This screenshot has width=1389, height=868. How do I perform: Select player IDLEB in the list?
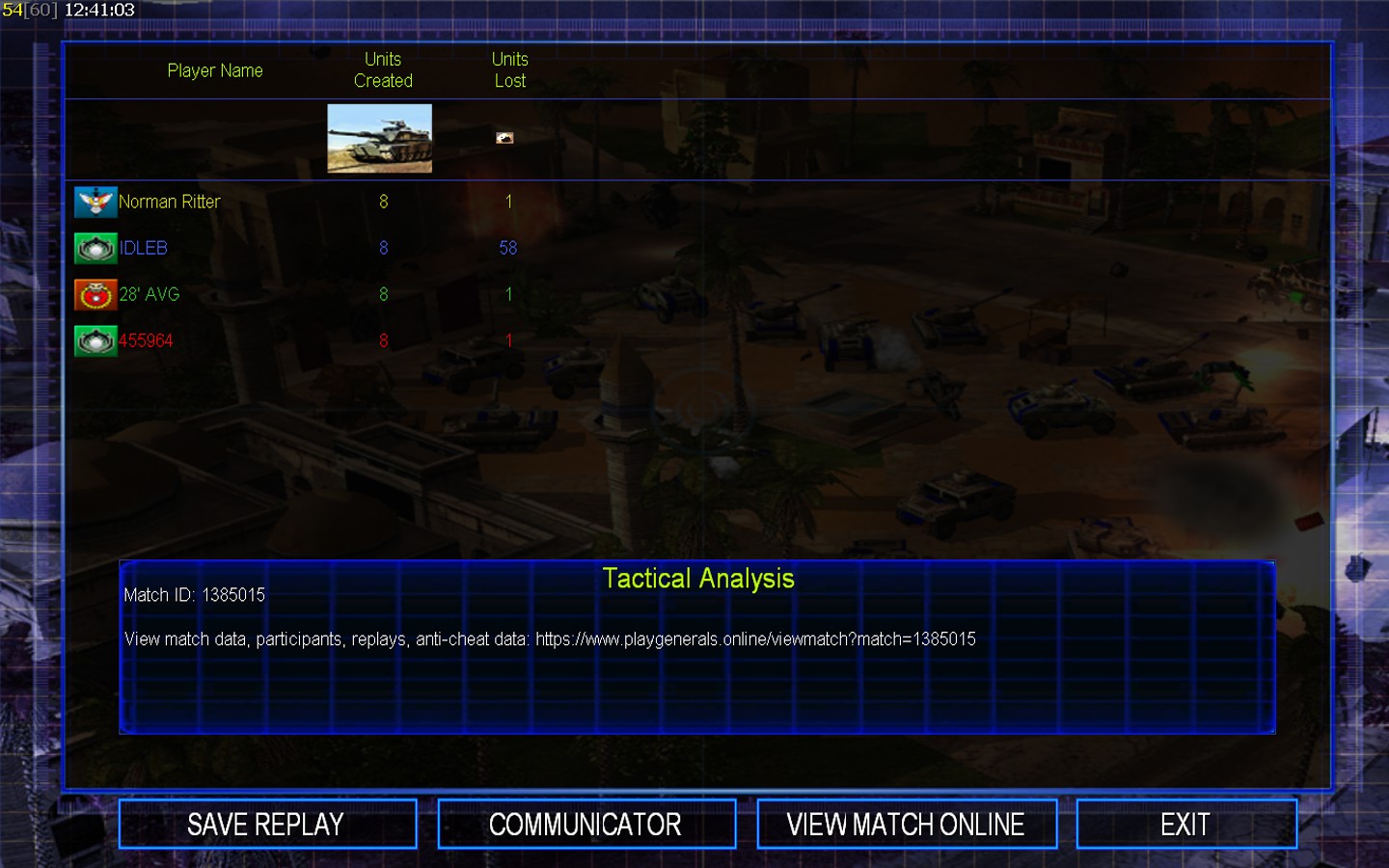pos(144,248)
